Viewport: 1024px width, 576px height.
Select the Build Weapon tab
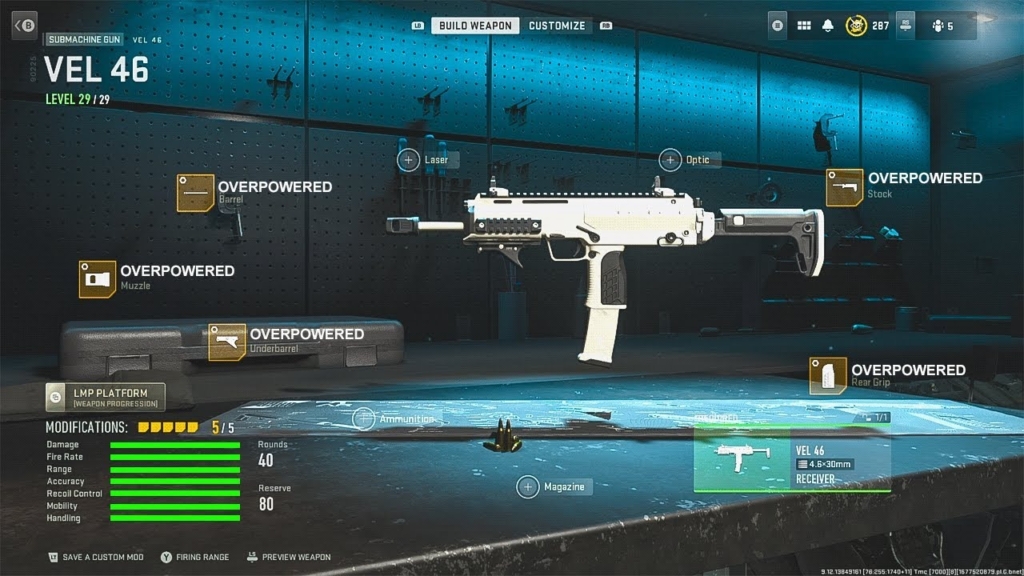[475, 25]
